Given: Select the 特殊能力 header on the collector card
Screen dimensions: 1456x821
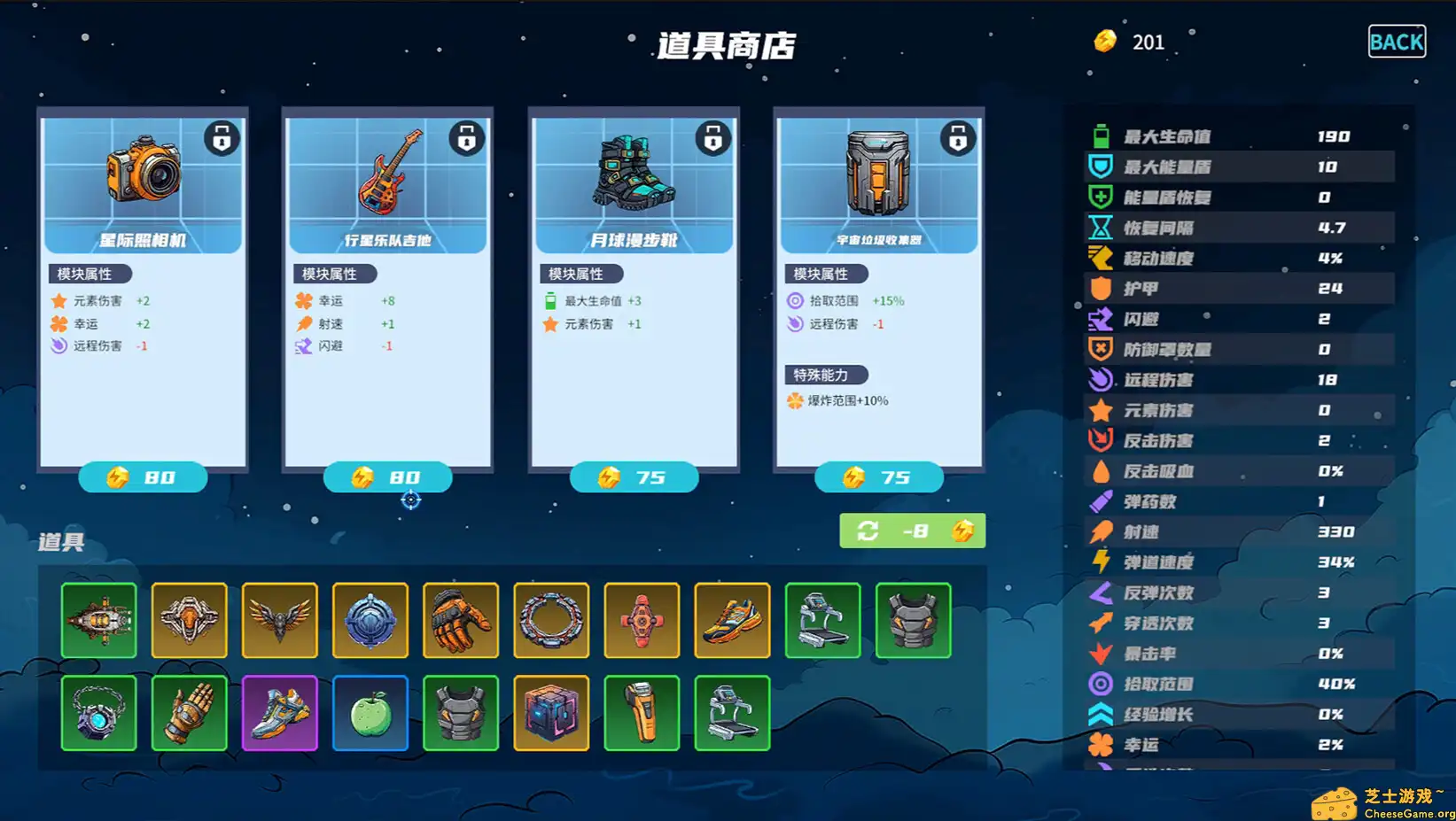Looking at the screenshot, I should click(824, 374).
